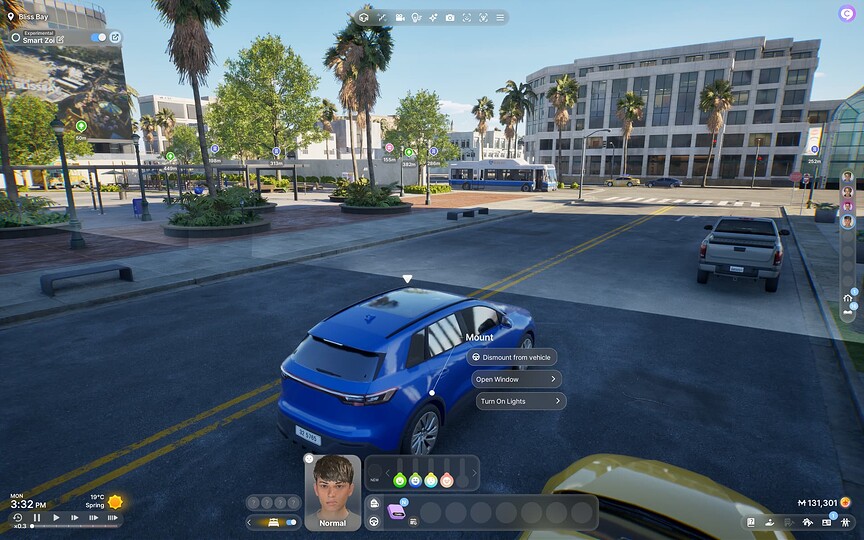Image resolution: width=864 pixels, height=540 pixels.
Task: Open the camera photo mode icon
Action: pos(450,17)
